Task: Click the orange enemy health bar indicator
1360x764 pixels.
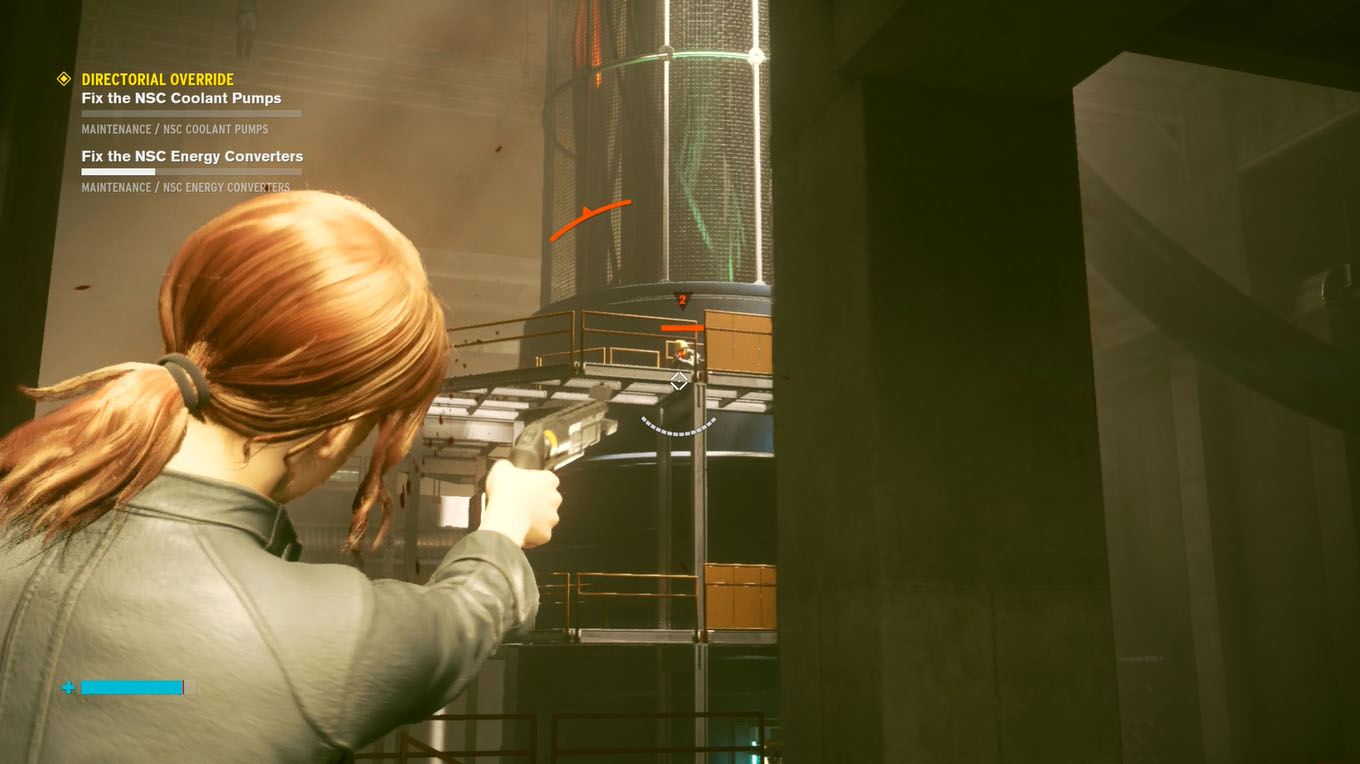Action: pos(681,326)
